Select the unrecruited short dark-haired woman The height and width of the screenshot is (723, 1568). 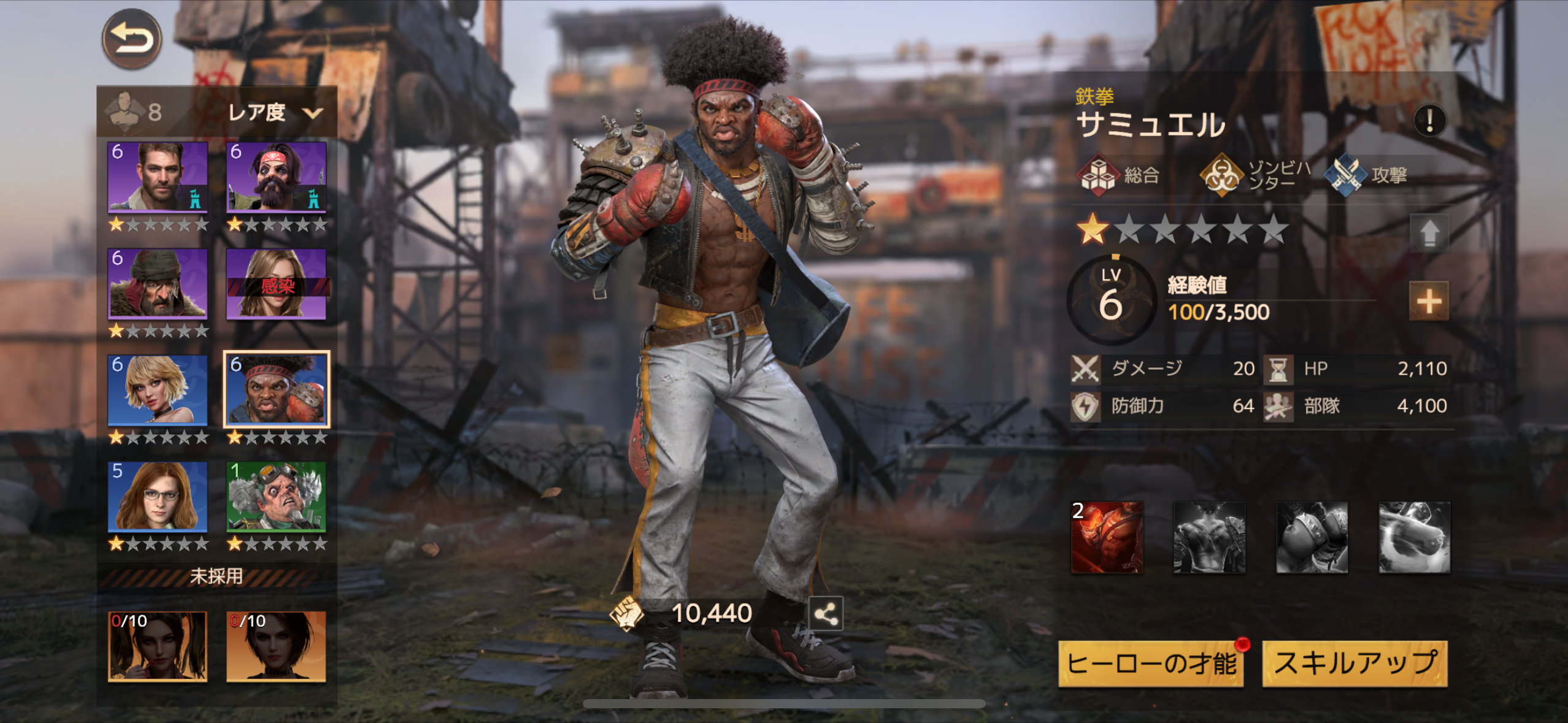(276, 646)
